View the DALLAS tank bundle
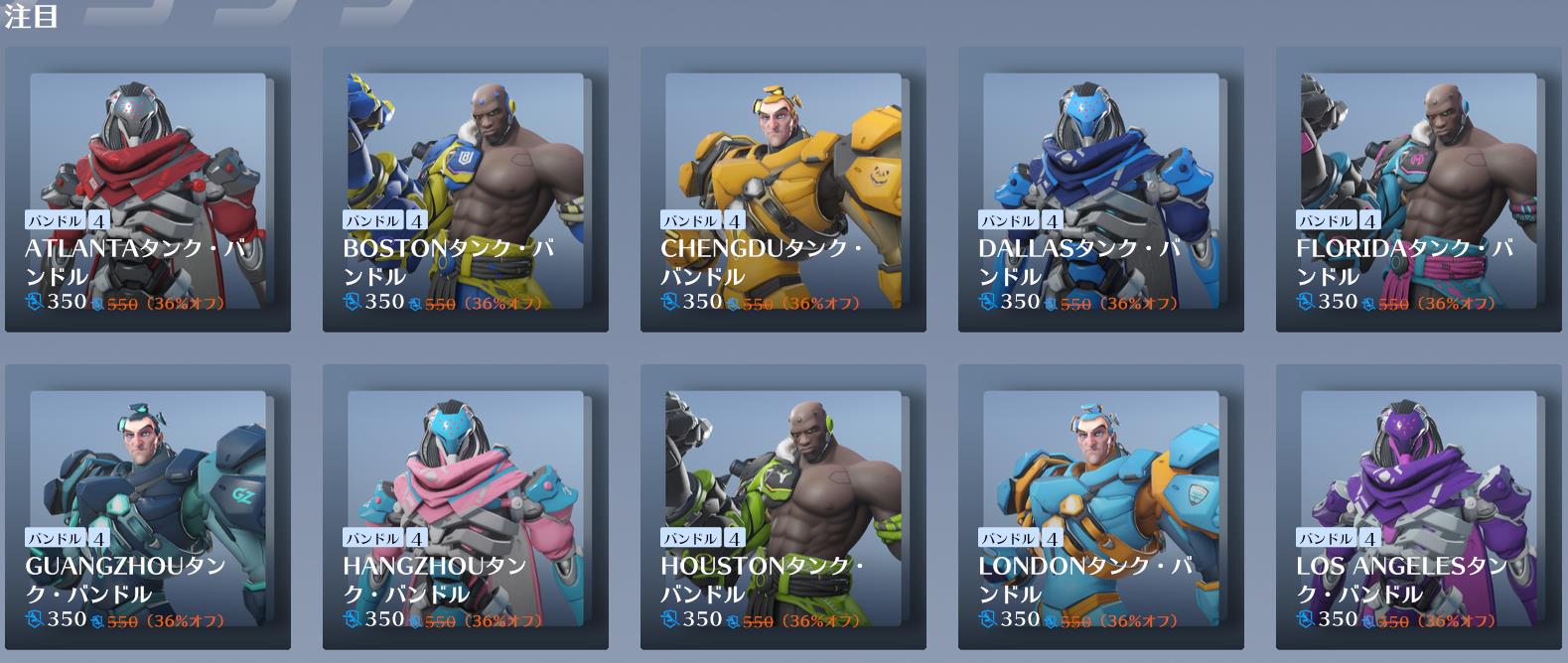1568x663 pixels. click(1101, 189)
